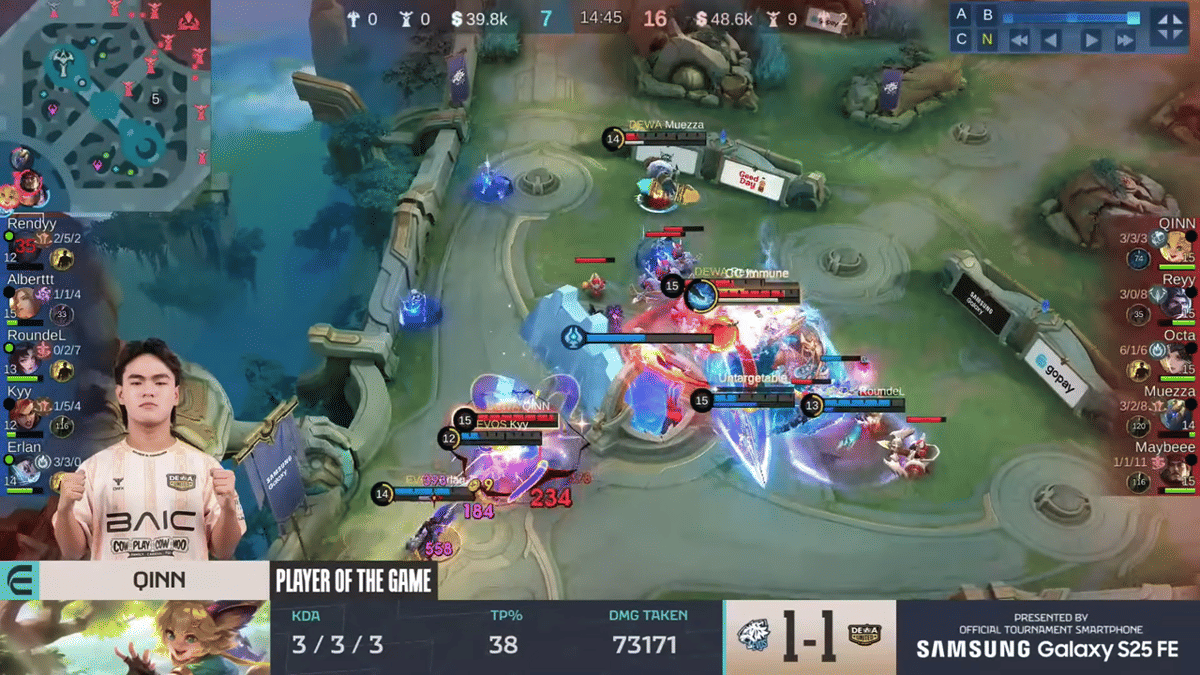View Muezza's hero portrait

point(1176,415)
